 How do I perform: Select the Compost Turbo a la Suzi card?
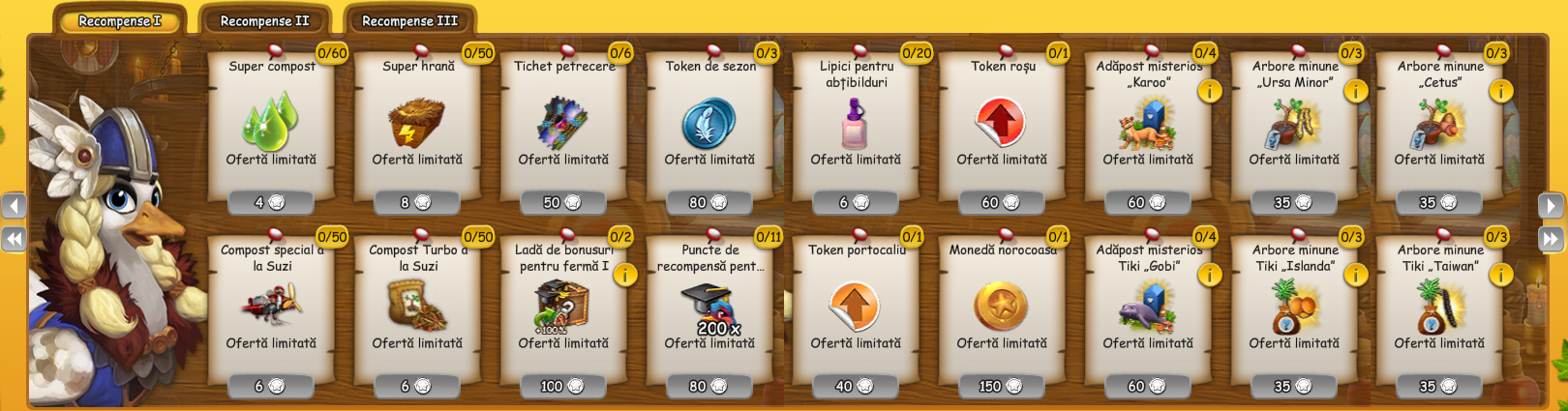click(x=417, y=309)
